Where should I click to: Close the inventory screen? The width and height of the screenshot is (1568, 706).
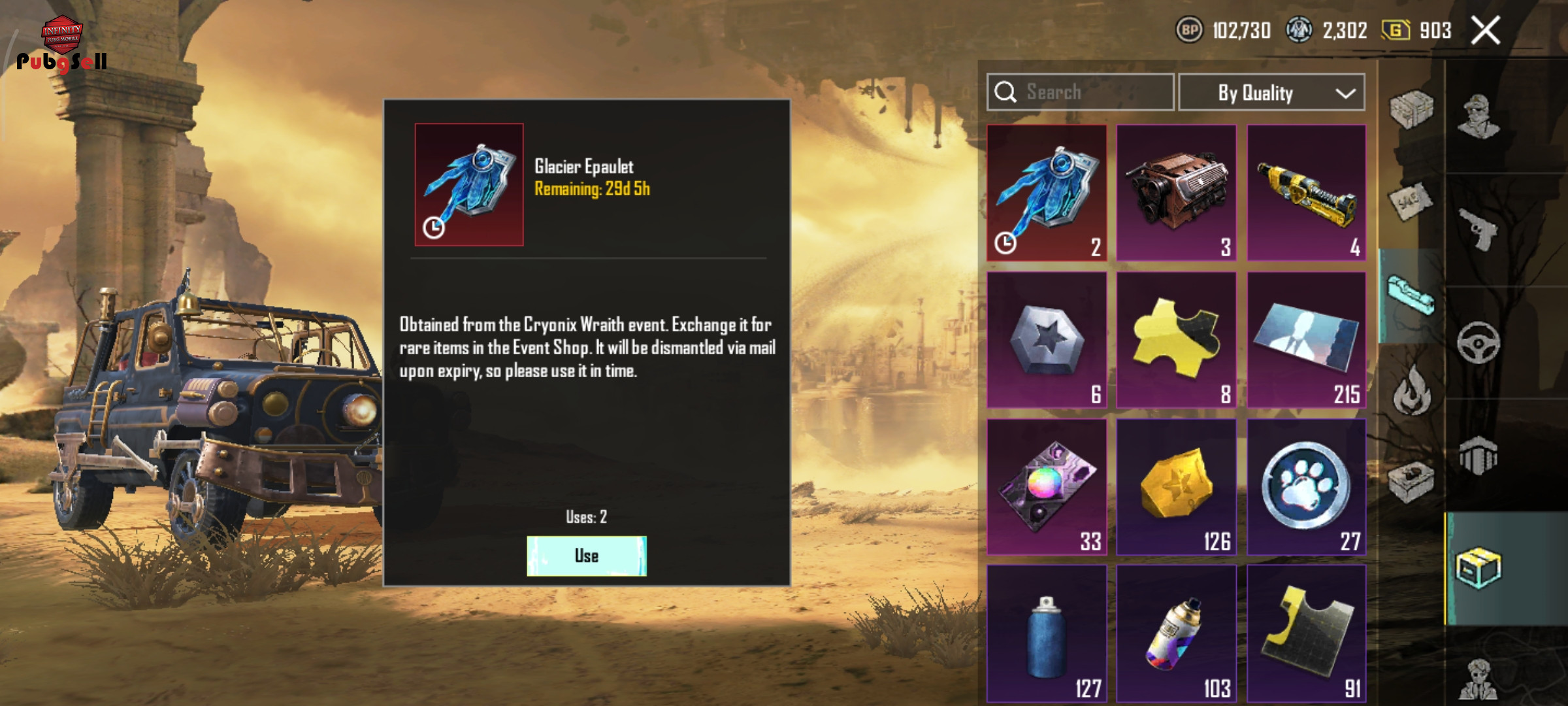(x=1485, y=31)
